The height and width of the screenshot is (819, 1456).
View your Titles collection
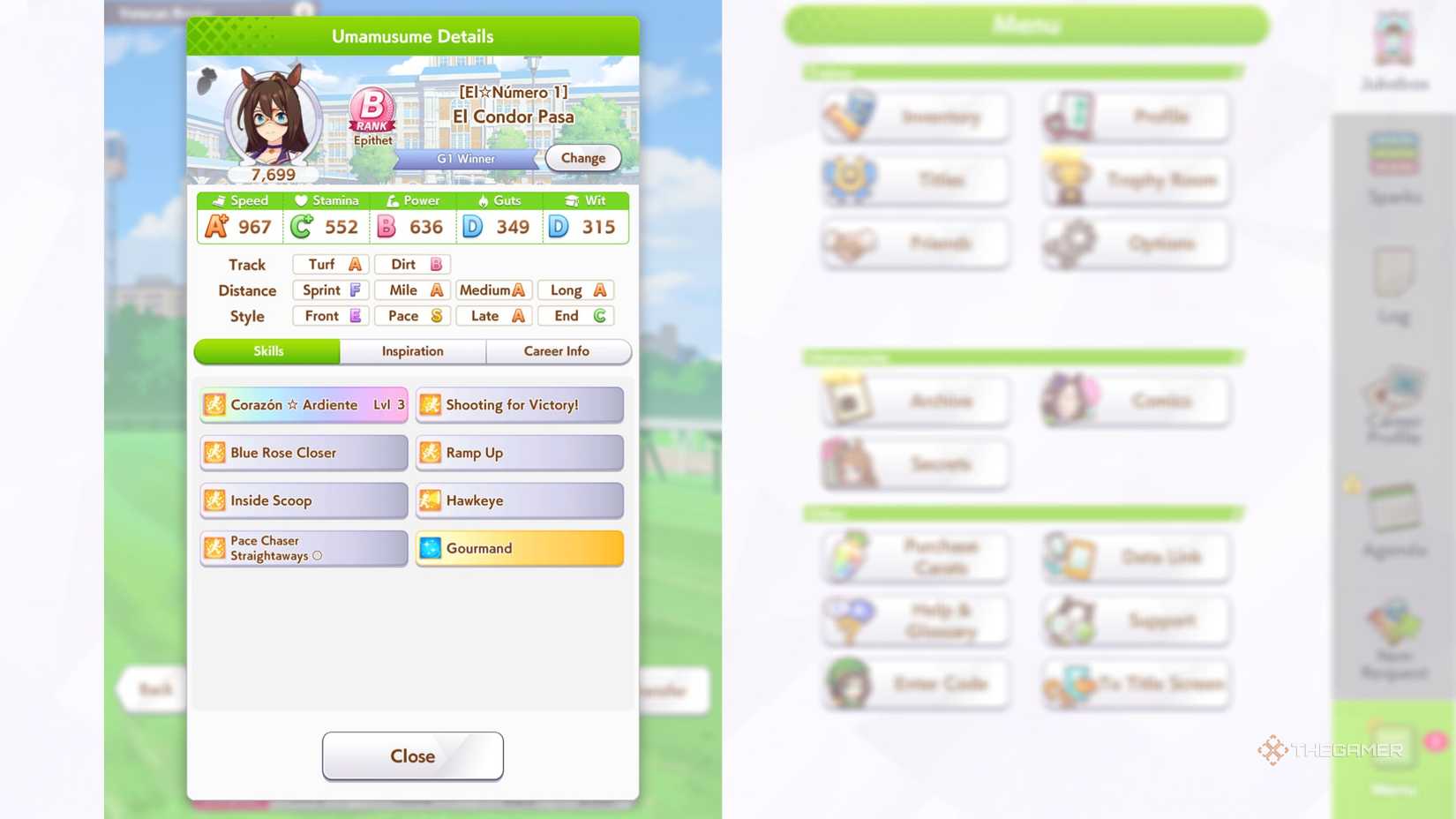click(914, 179)
